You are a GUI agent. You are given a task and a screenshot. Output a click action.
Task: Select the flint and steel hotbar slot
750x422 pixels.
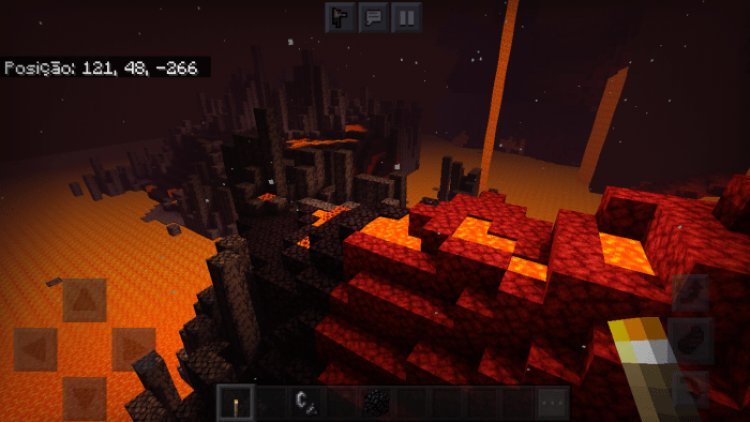click(304, 402)
